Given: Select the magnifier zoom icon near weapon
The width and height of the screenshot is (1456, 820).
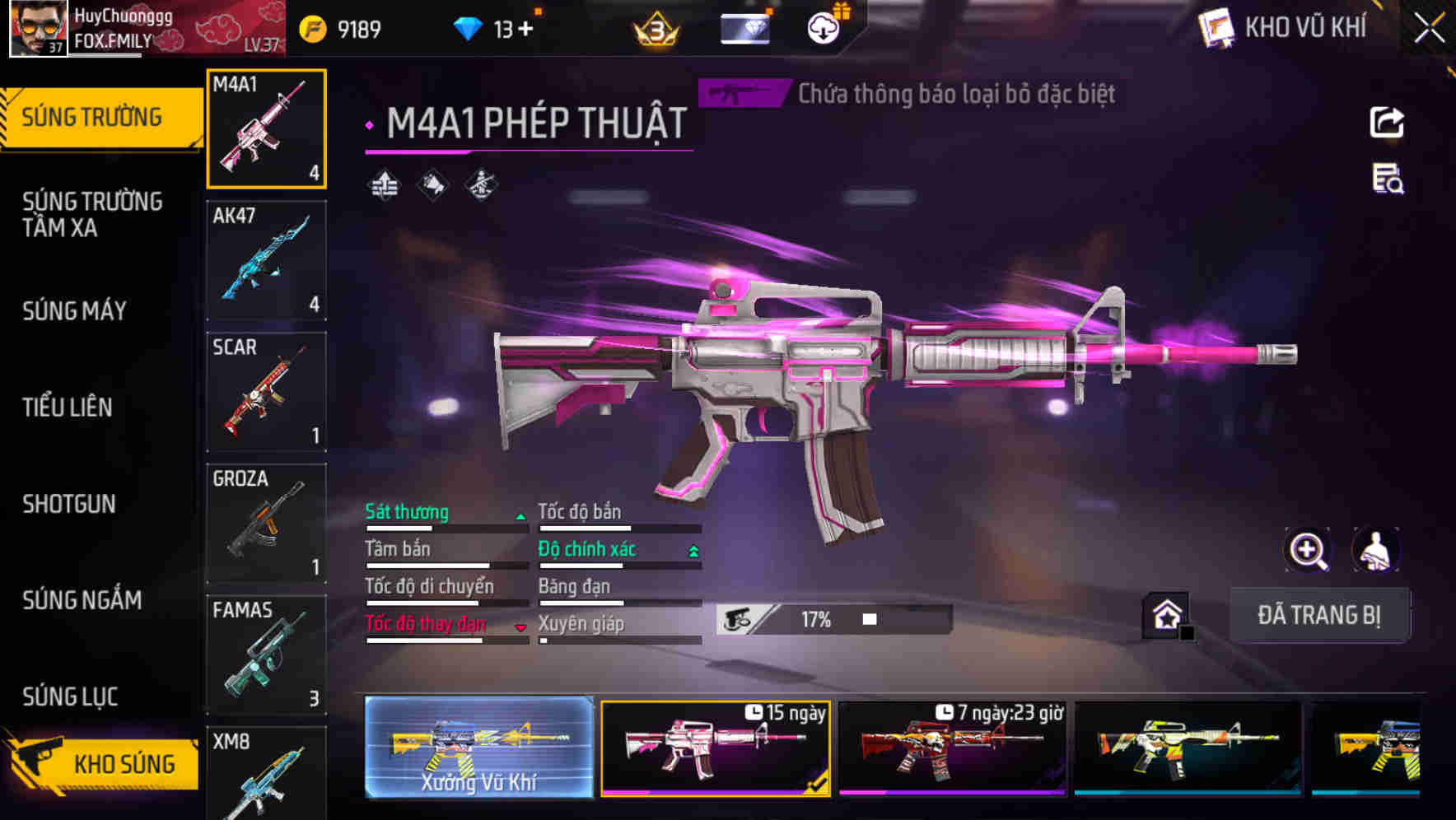Looking at the screenshot, I should (x=1309, y=550).
